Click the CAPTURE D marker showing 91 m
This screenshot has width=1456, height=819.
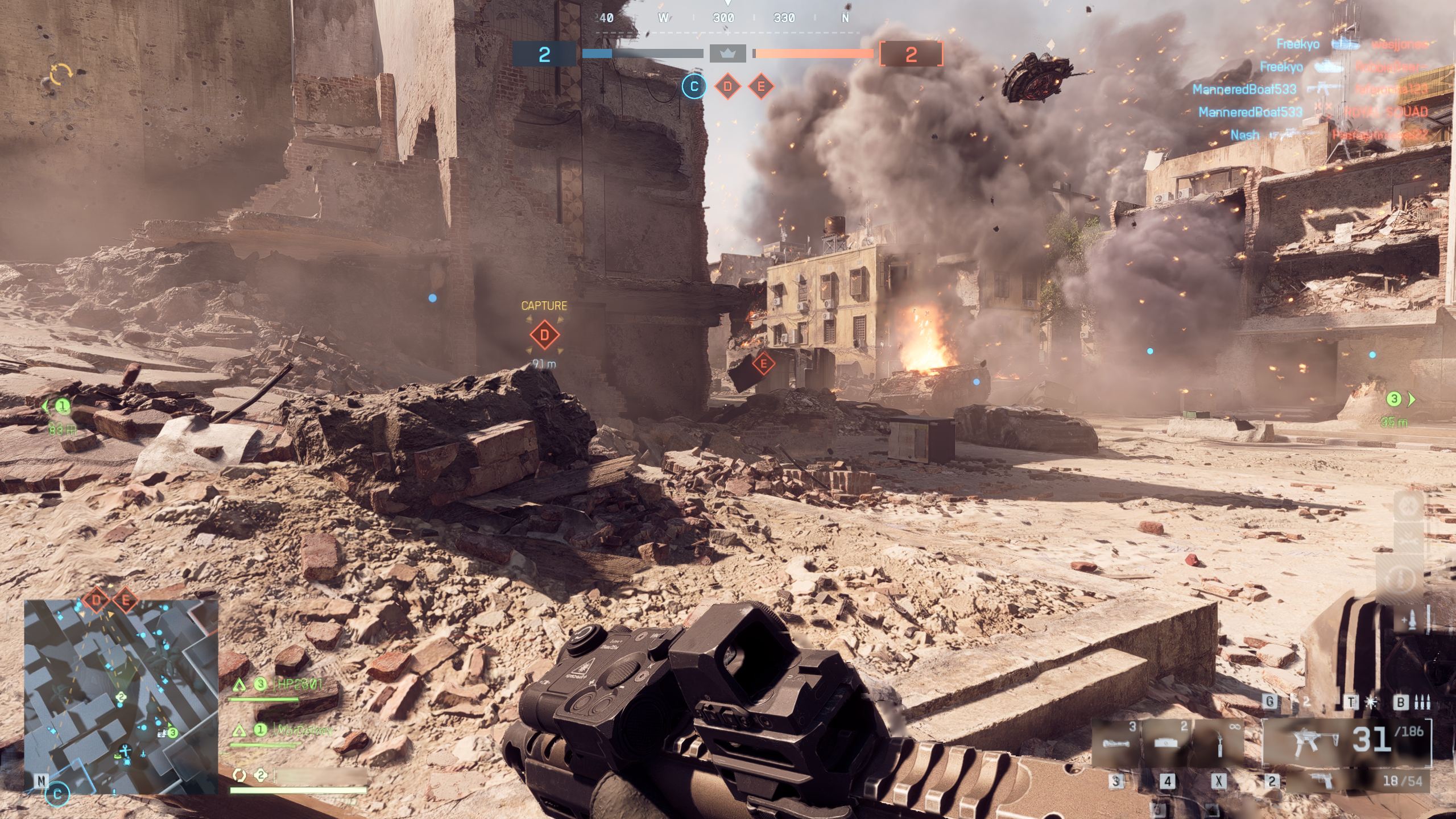[544, 335]
